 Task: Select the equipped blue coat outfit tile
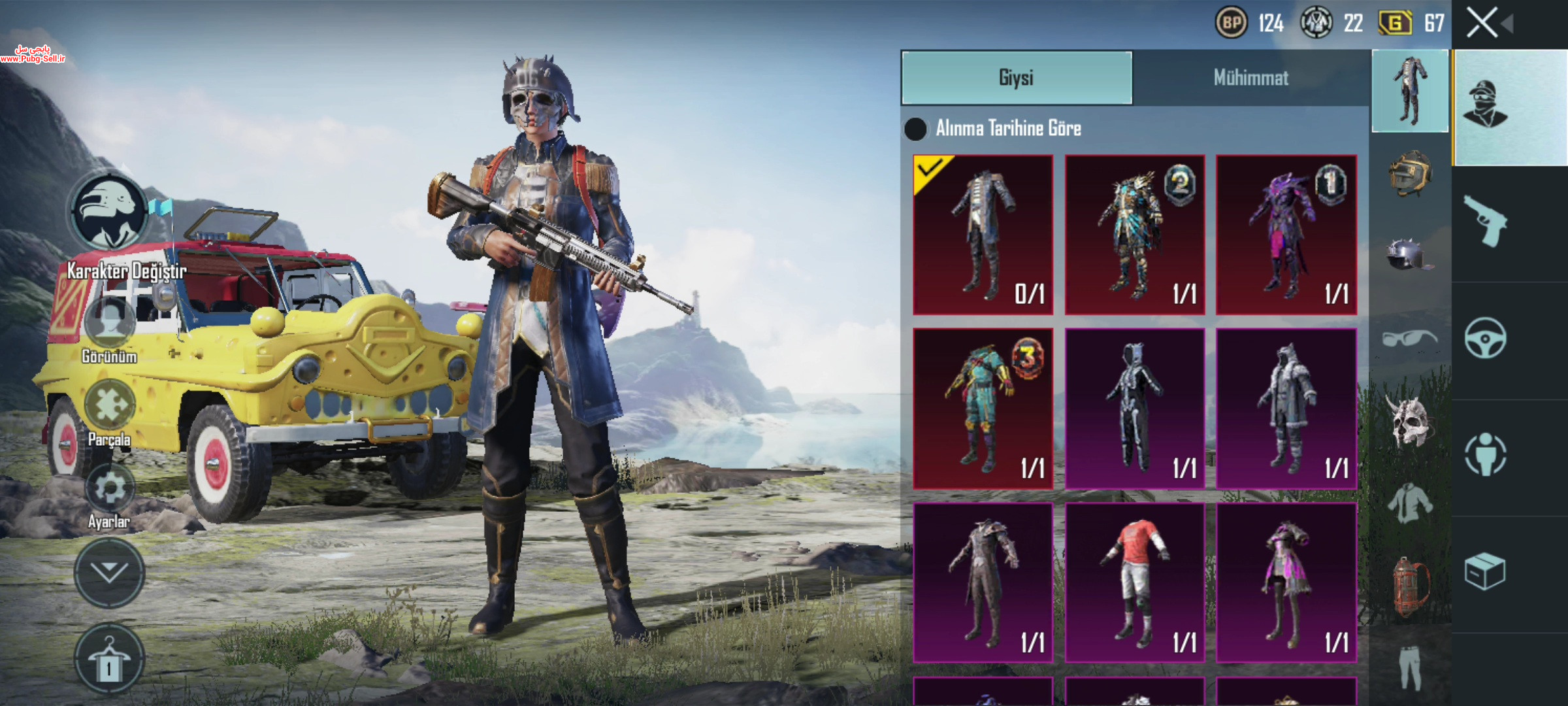pyautogui.click(x=983, y=235)
